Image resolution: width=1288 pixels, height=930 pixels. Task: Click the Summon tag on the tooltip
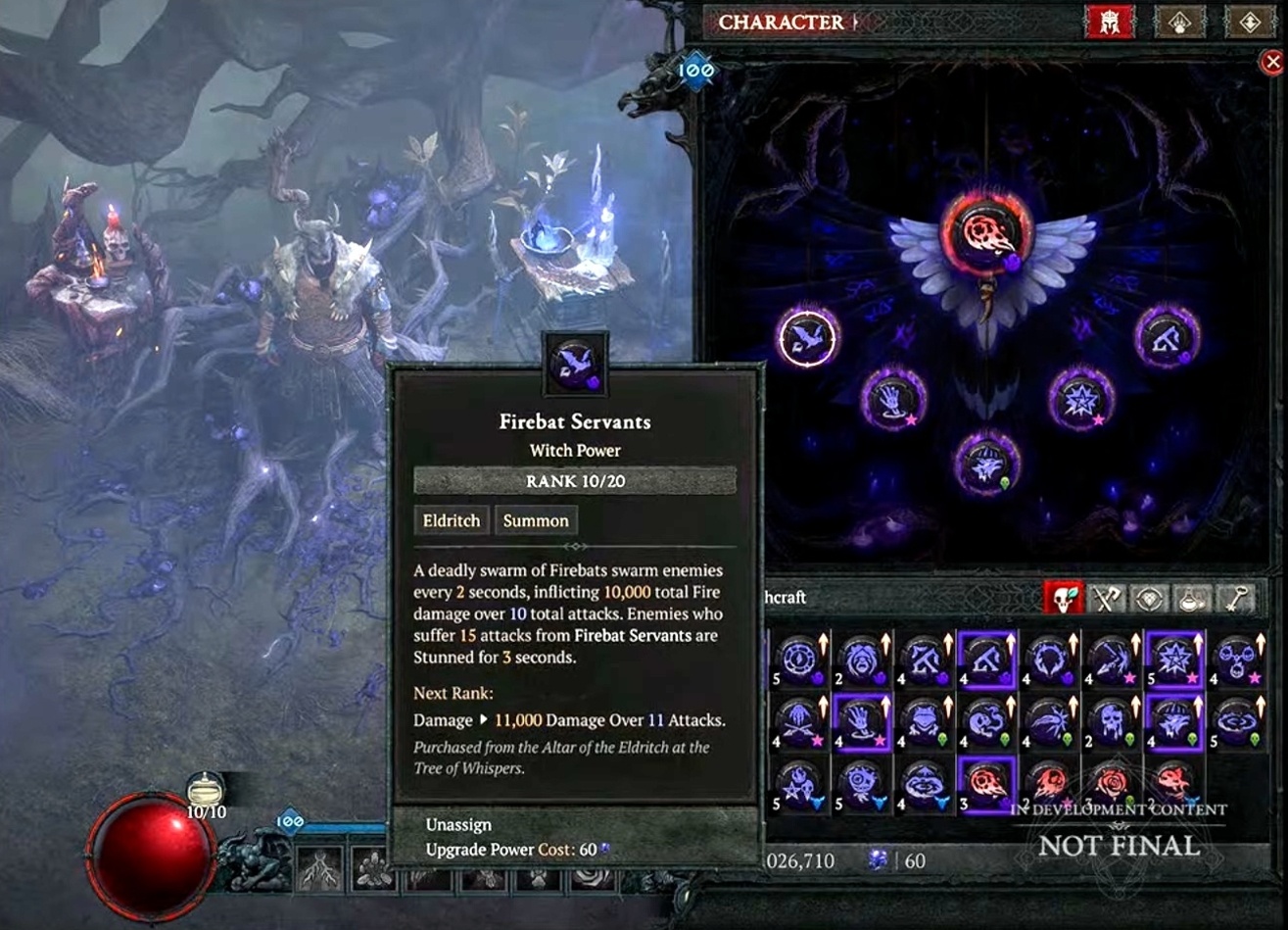click(536, 520)
